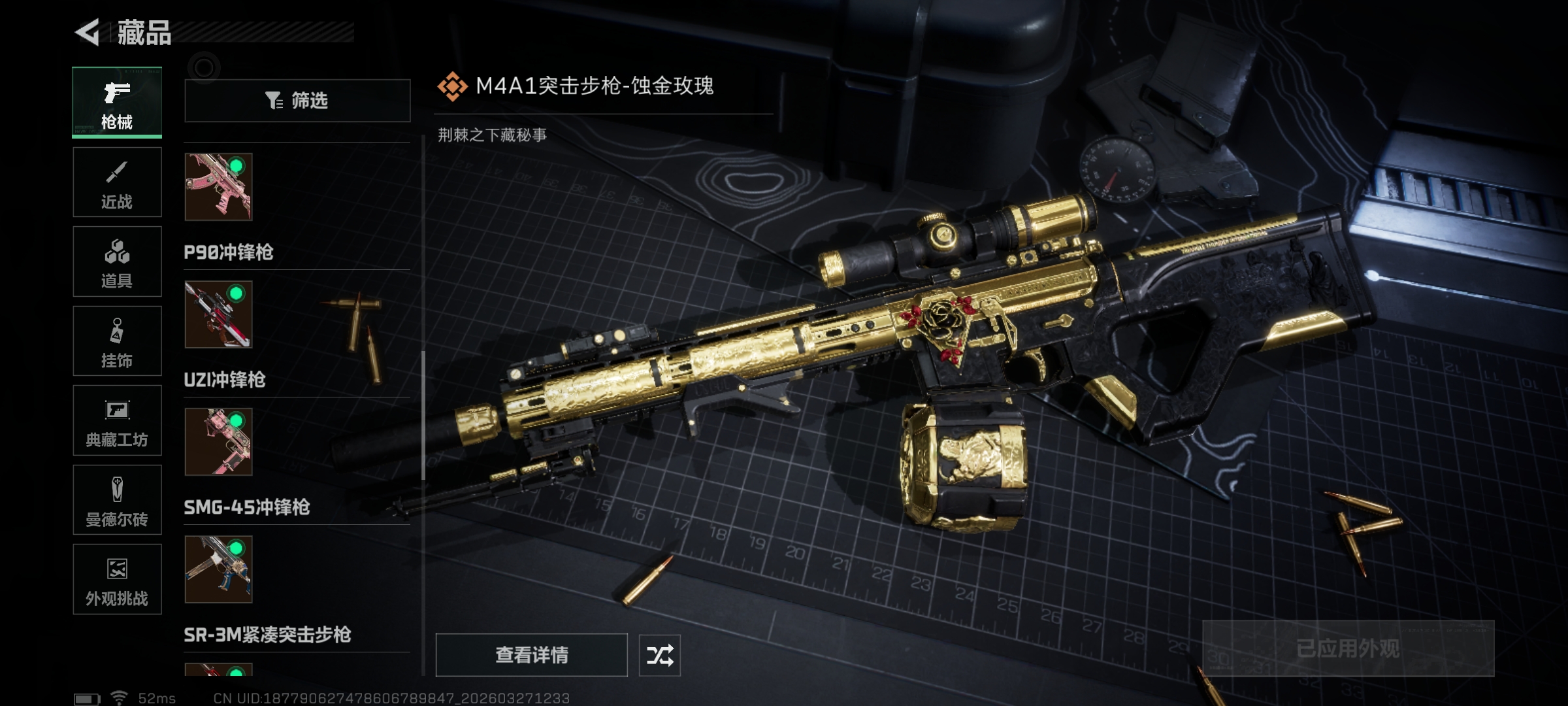
Task: Click 查看详情 to view skin details
Action: 531,655
